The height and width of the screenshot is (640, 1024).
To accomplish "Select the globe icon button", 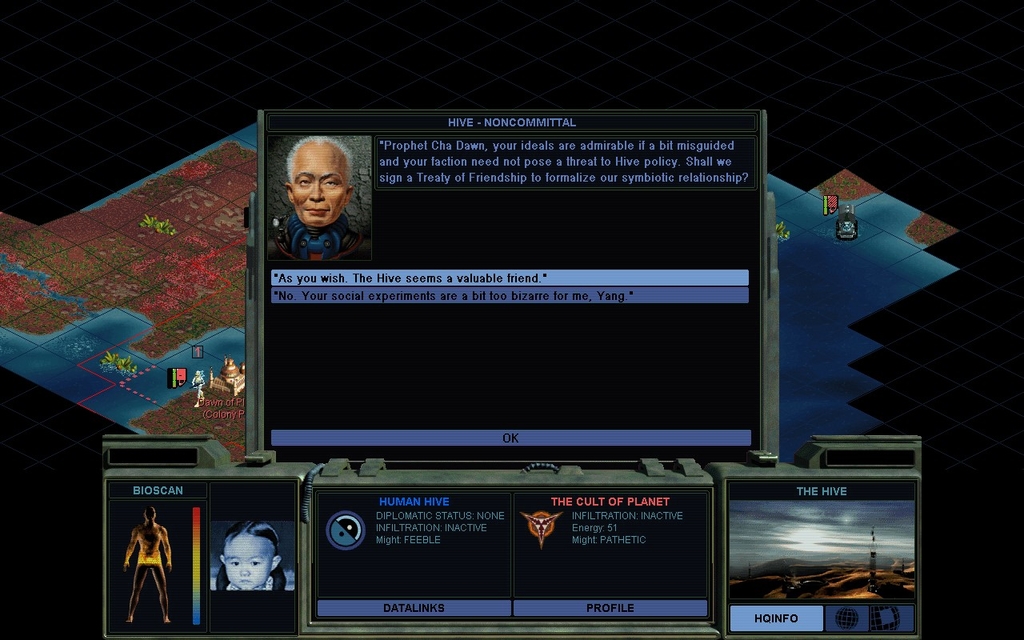I will (846, 618).
